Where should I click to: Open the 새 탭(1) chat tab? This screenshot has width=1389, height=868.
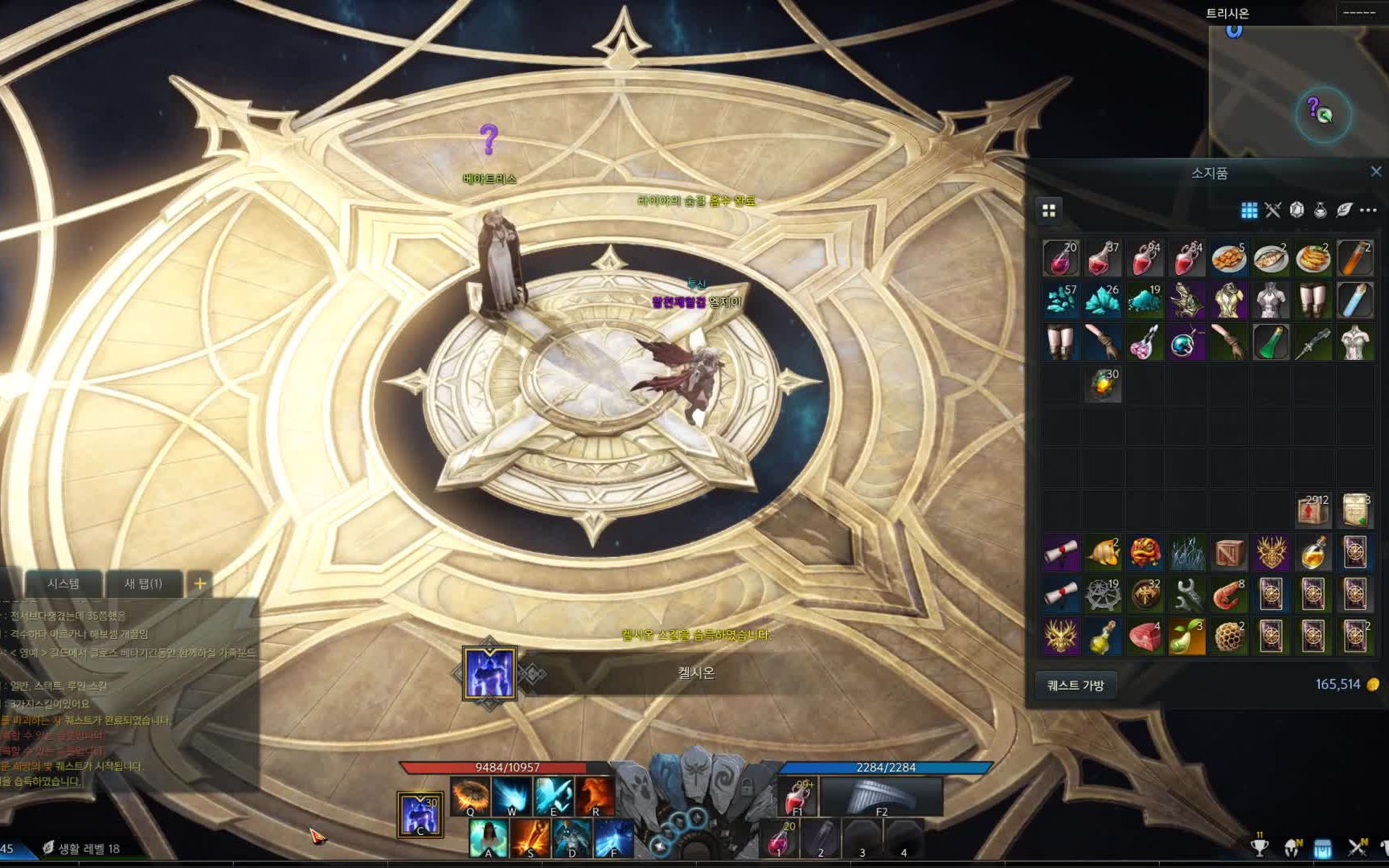pyautogui.click(x=143, y=583)
